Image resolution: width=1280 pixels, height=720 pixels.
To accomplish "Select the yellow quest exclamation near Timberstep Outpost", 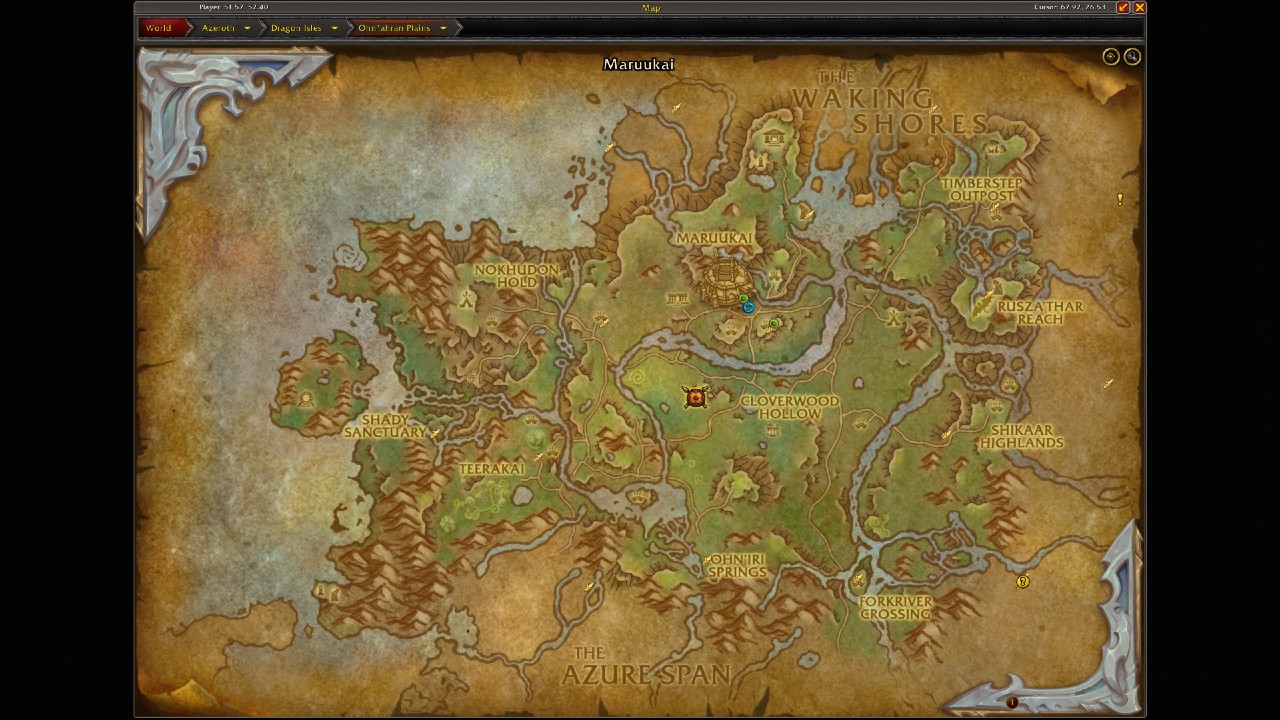I will pos(1119,198).
